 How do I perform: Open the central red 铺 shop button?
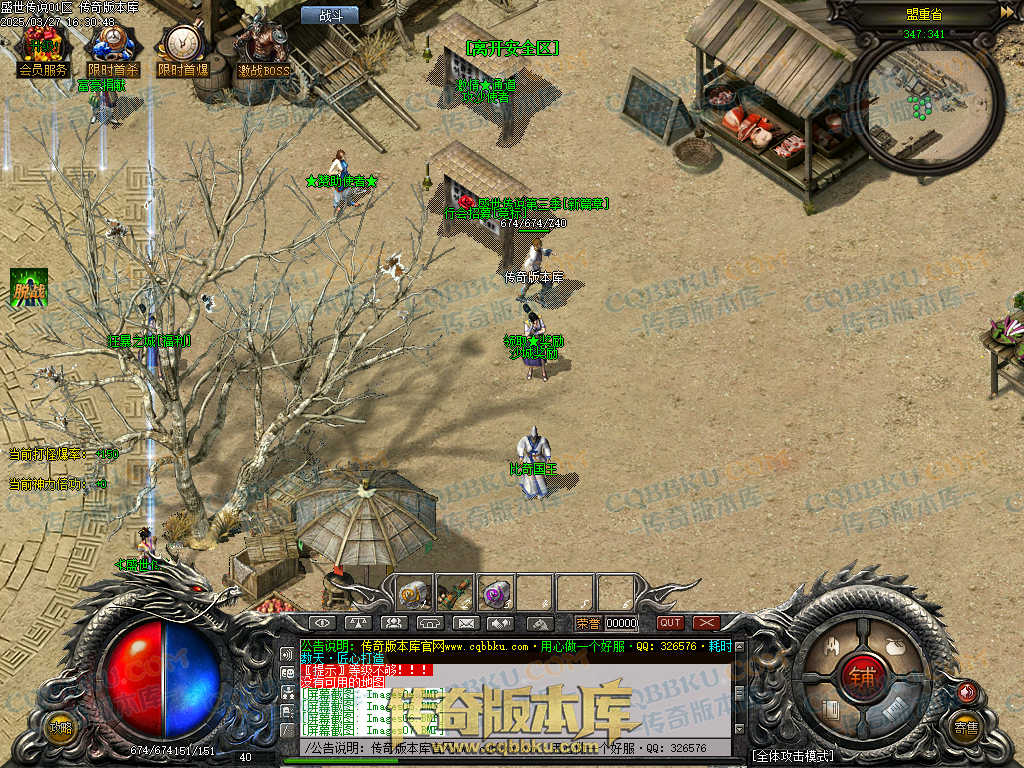[x=861, y=675]
